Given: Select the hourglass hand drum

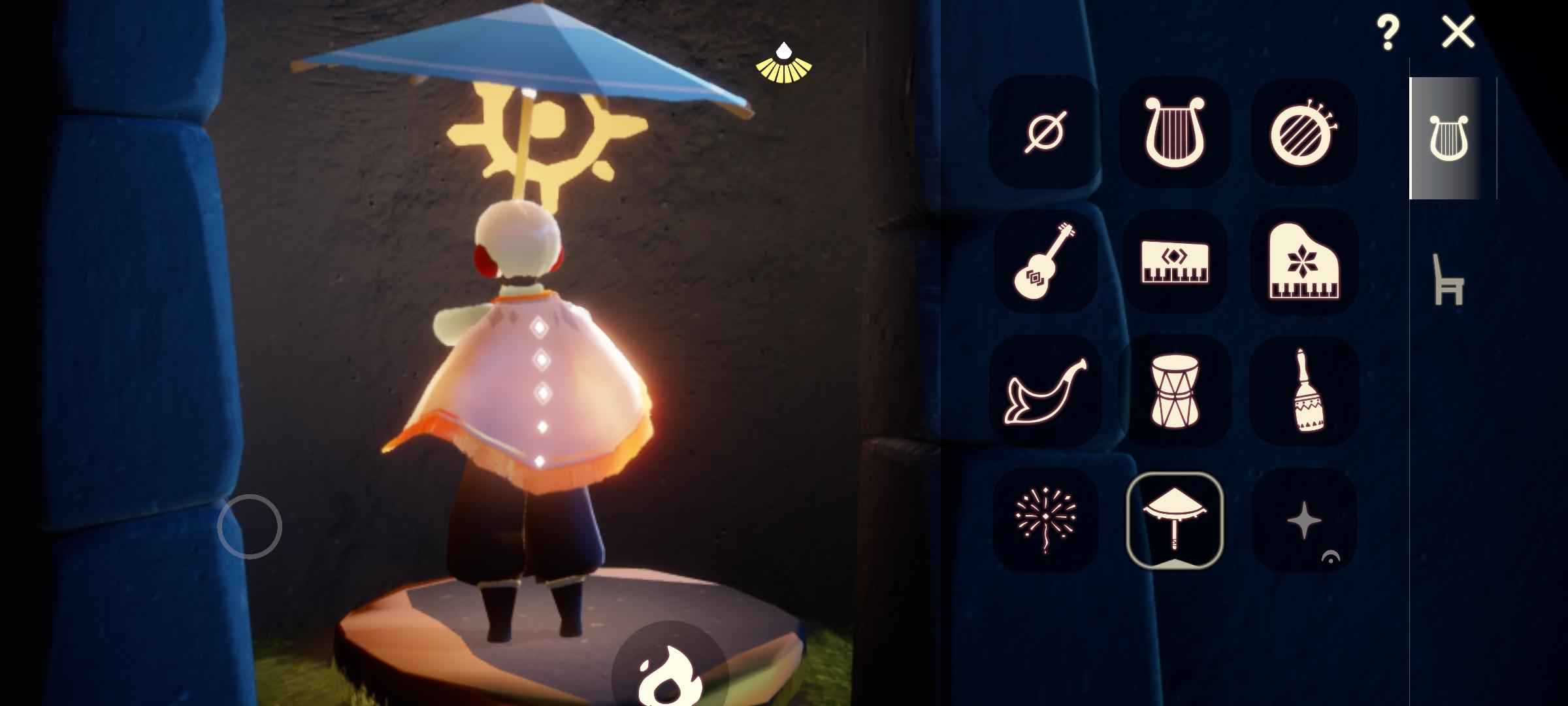Looking at the screenshot, I should 1174,390.
